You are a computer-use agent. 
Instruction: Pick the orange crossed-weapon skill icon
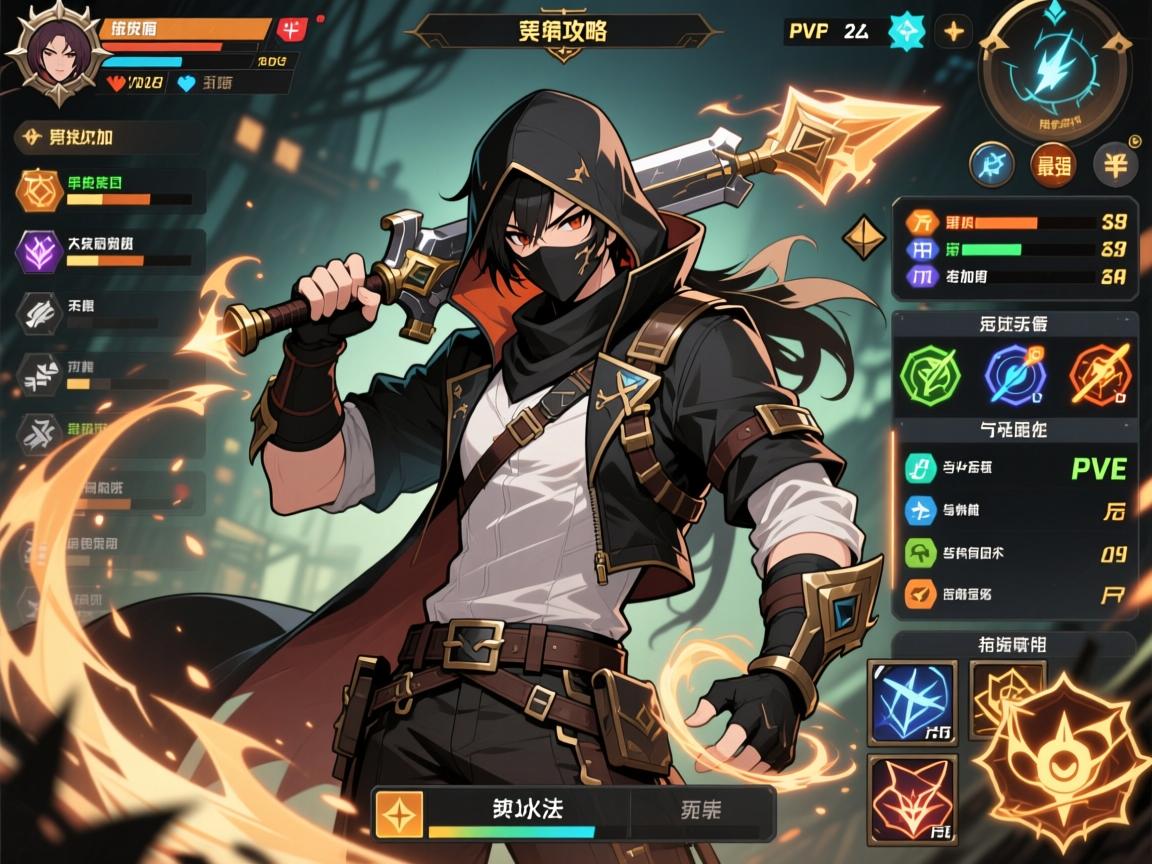[x=1098, y=373]
